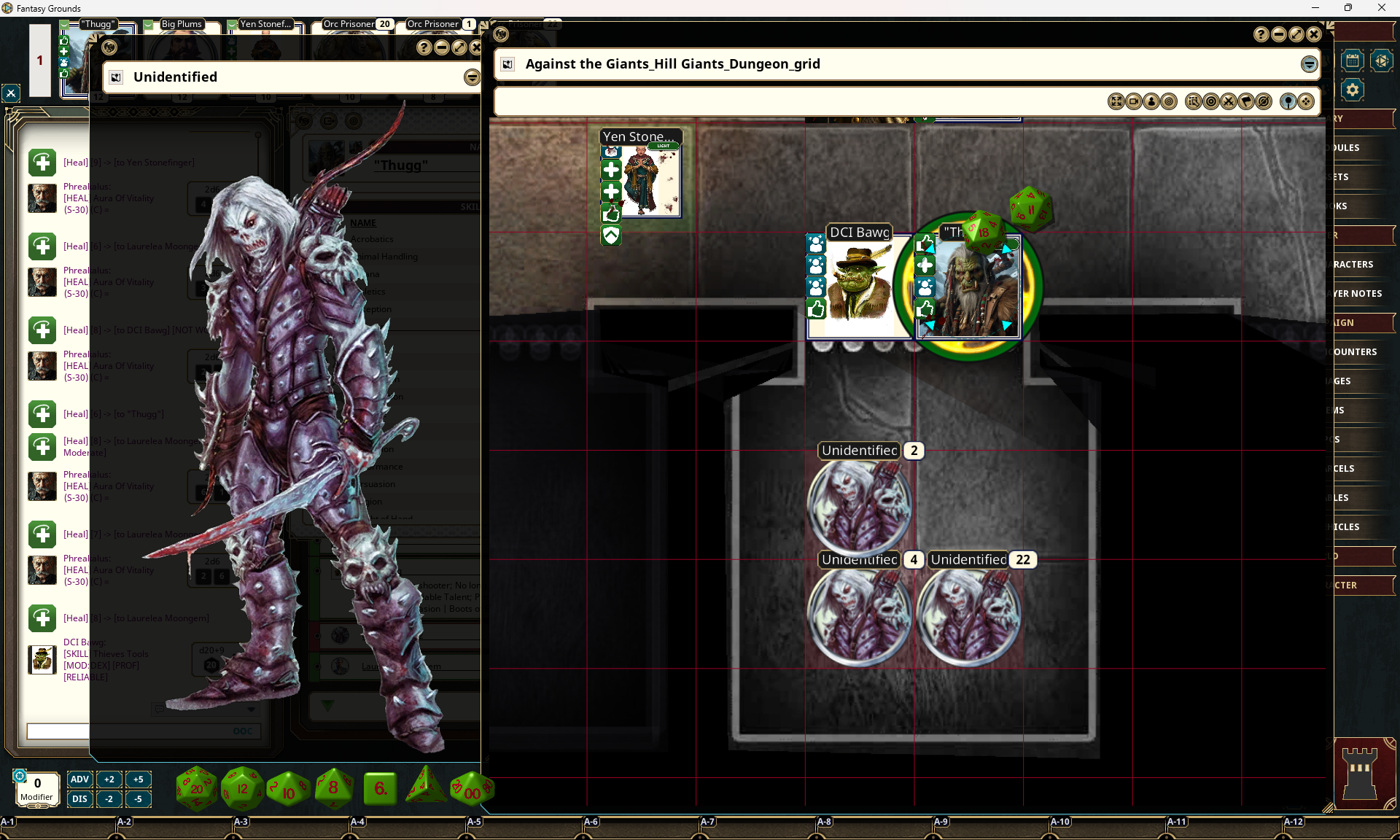Image resolution: width=1400 pixels, height=840 pixels.
Task: Open the Player Notes sidebar entry
Action: click(1358, 293)
